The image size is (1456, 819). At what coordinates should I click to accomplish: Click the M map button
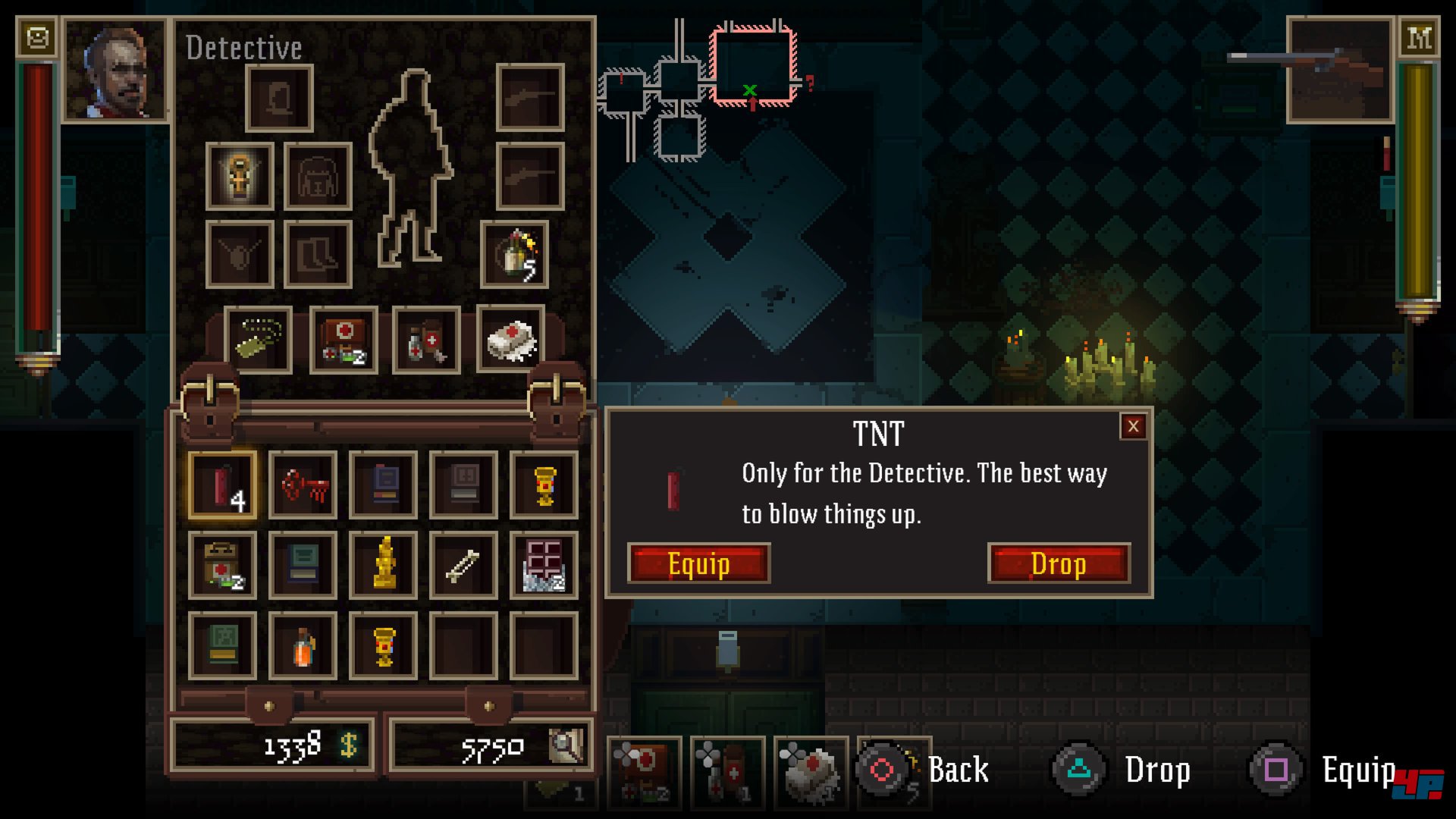tap(1419, 37)
